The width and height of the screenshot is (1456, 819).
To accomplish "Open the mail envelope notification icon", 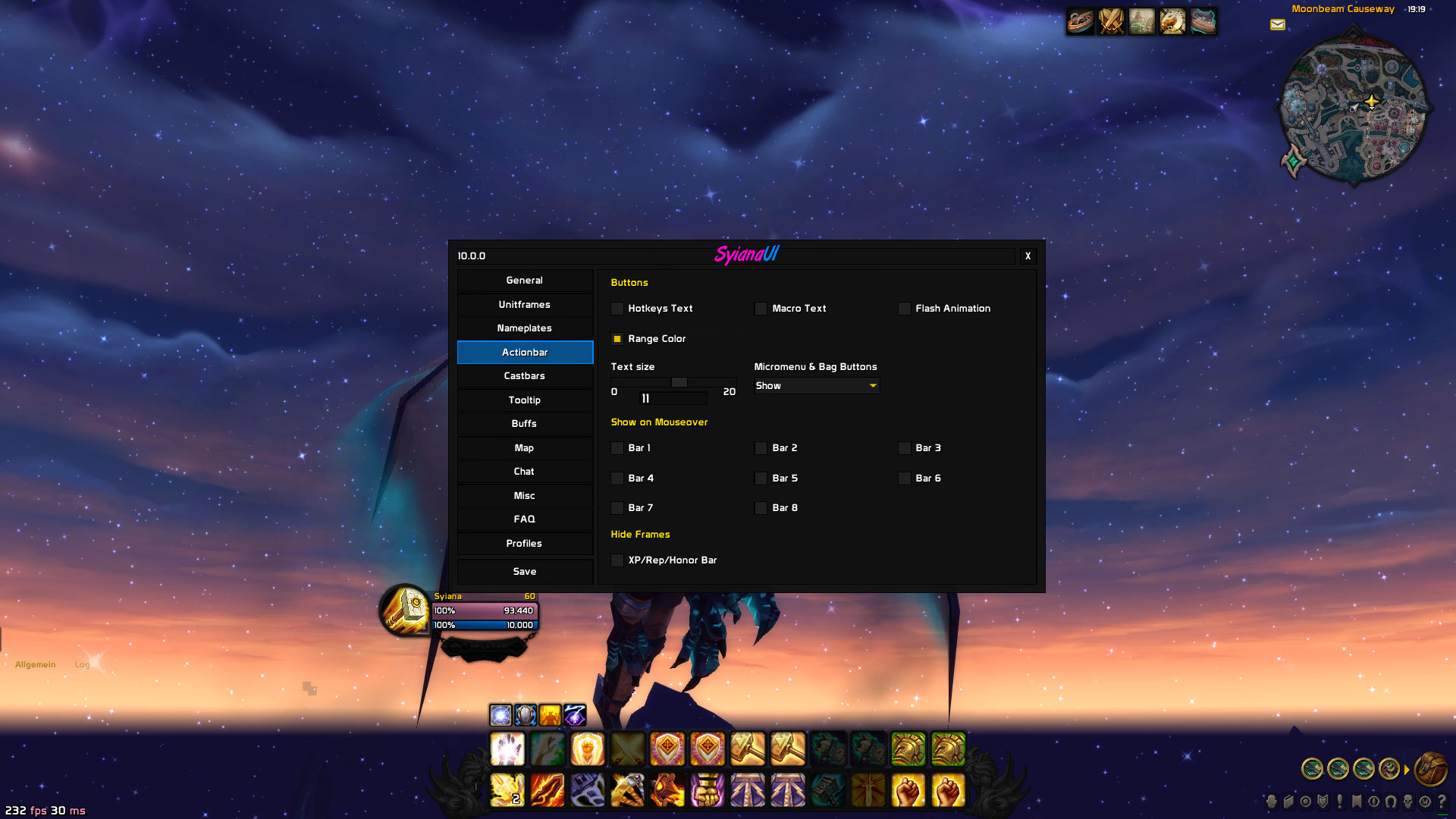I will [1278, 25].
